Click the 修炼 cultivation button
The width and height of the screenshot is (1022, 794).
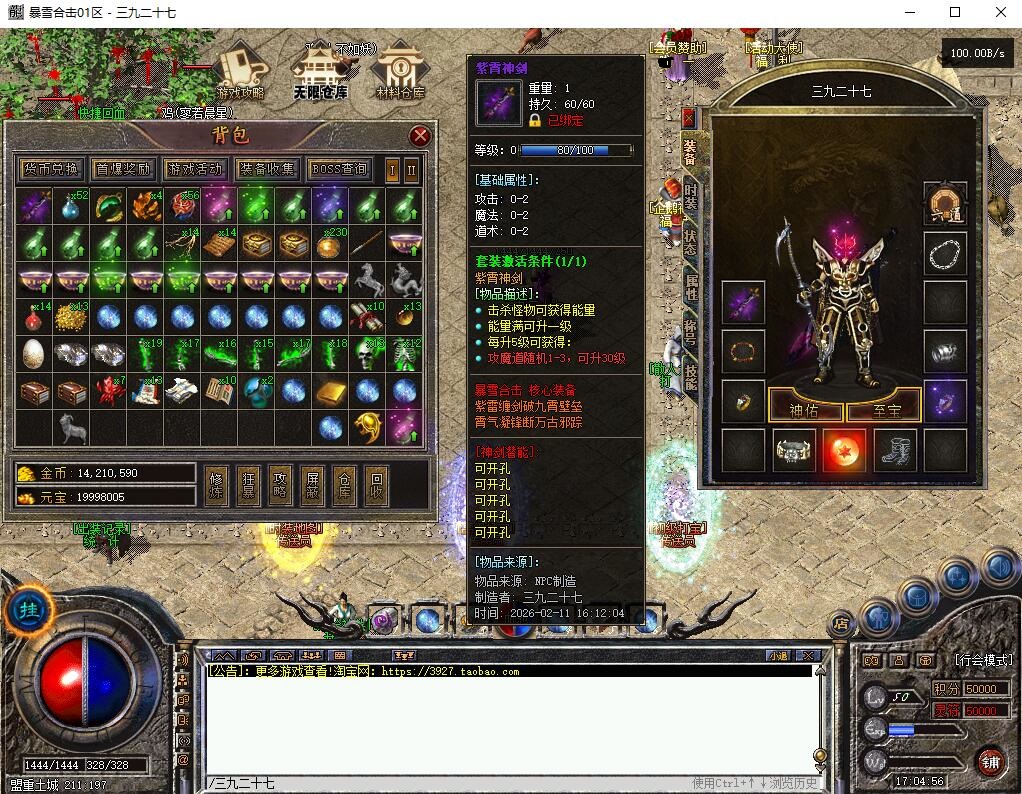click(216, 484)
